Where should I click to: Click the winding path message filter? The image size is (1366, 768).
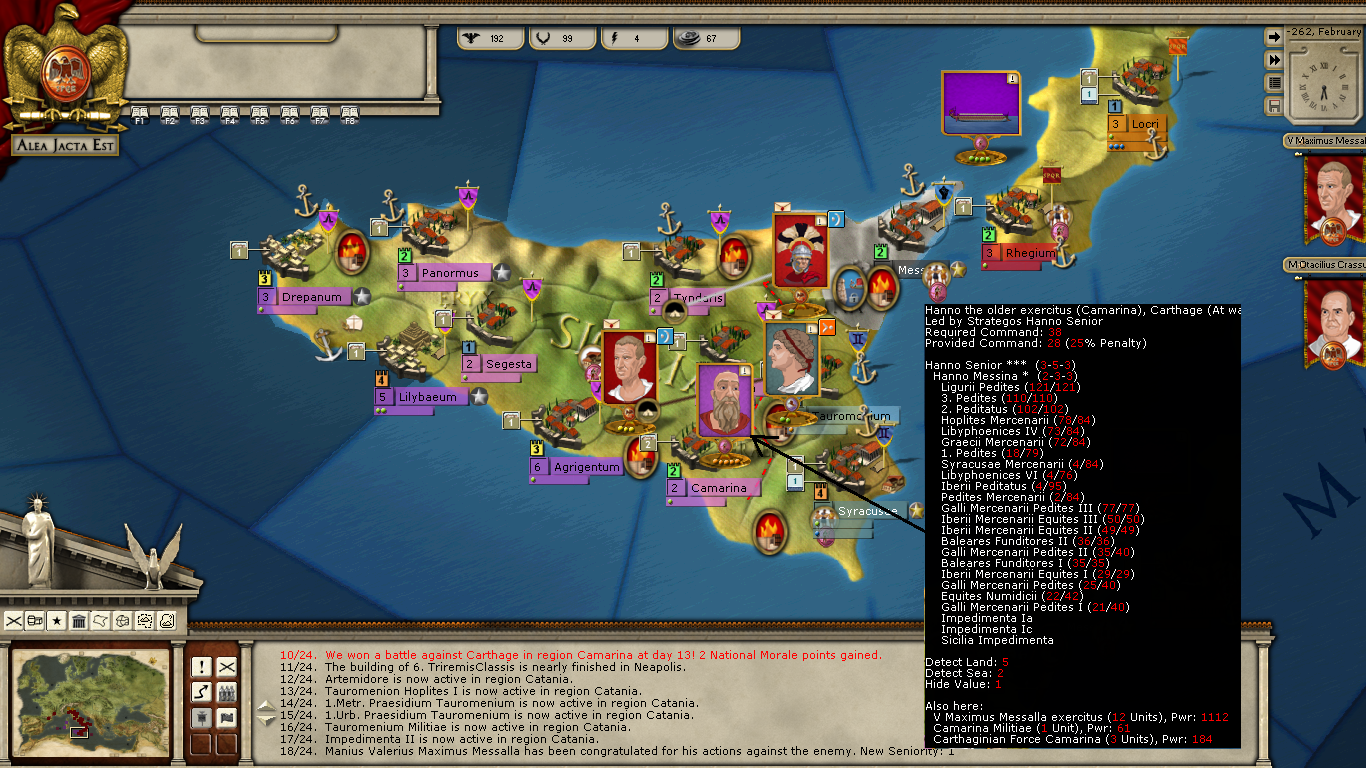201,692
